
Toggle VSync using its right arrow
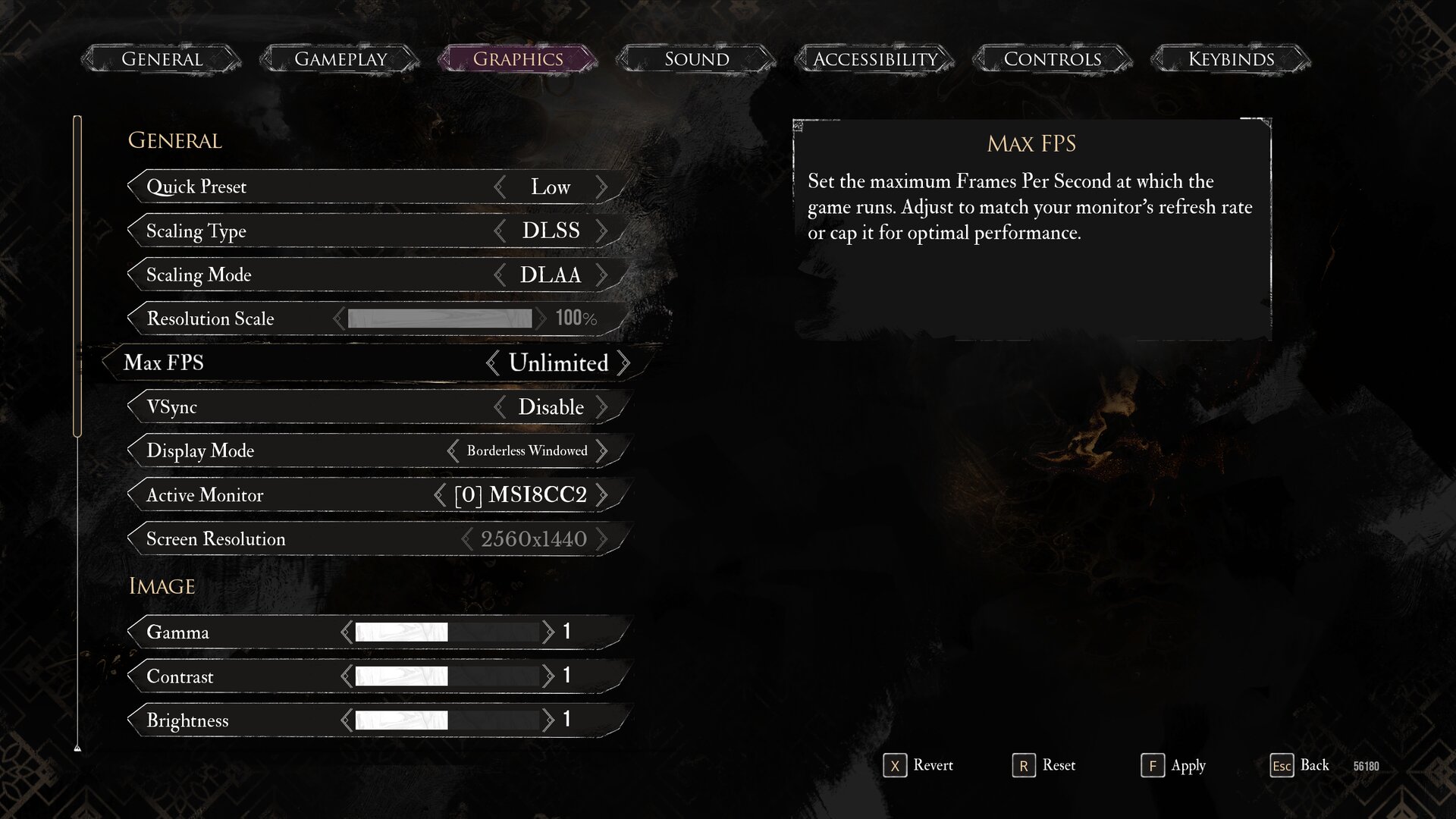(601, 407)
